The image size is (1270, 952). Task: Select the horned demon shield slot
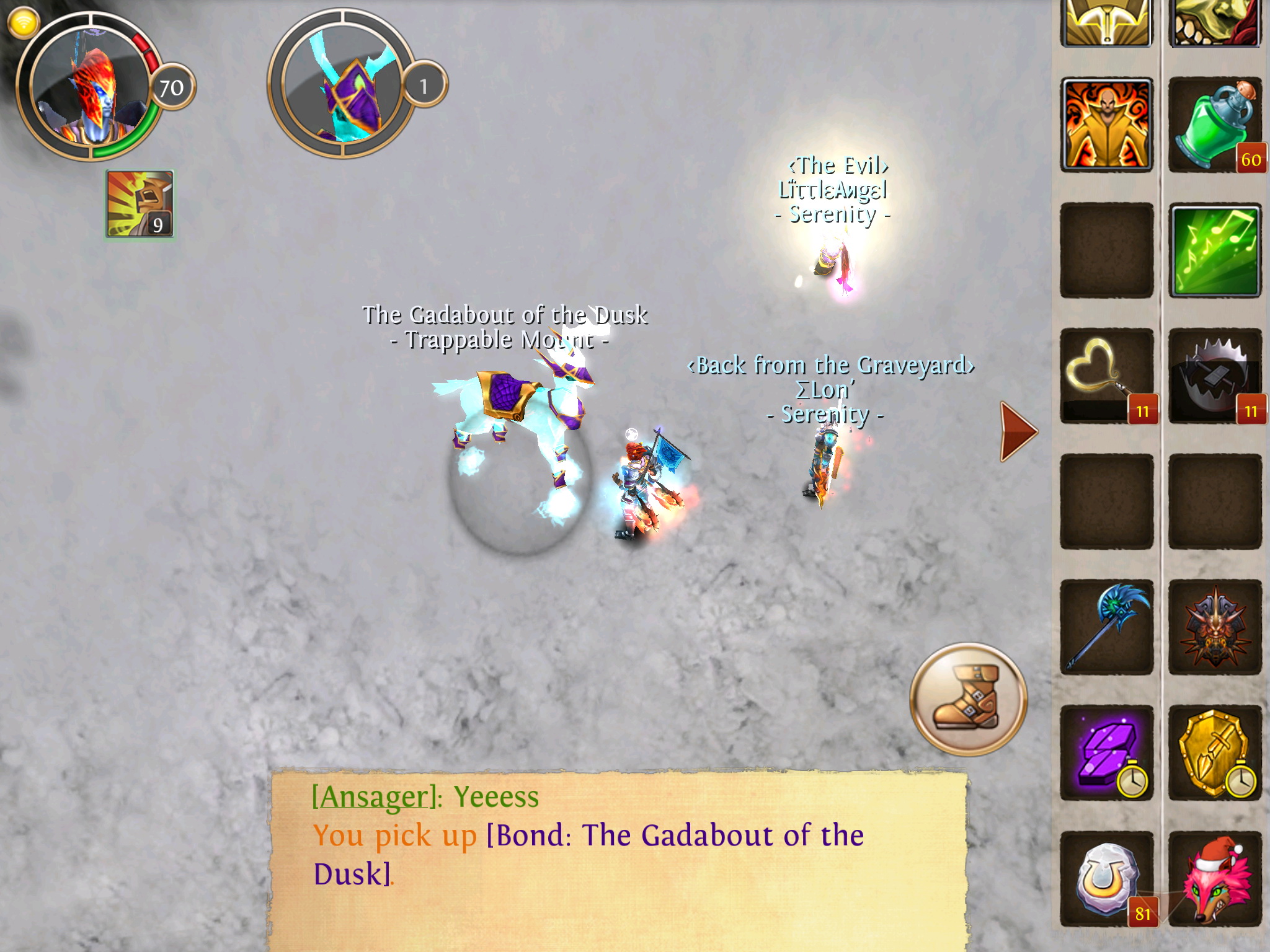point(1215,627)
